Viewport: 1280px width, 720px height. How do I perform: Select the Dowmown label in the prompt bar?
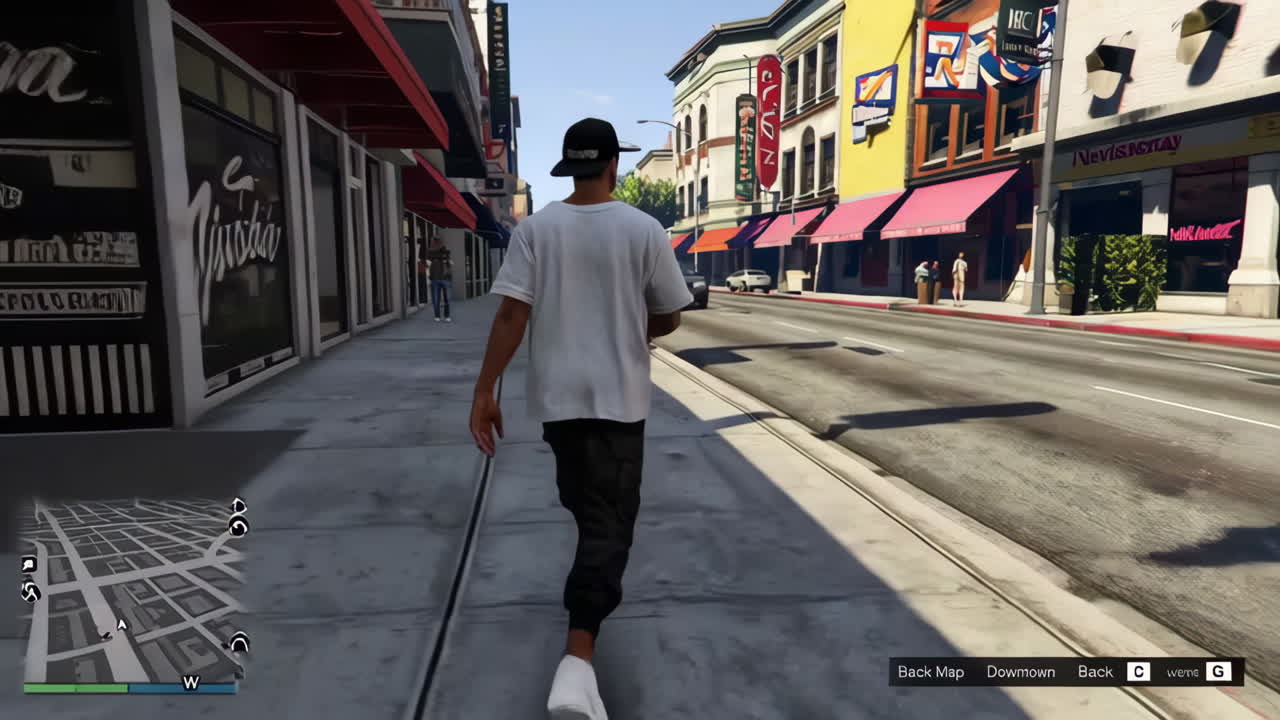pyautogui.click(x=1021, y=671)
